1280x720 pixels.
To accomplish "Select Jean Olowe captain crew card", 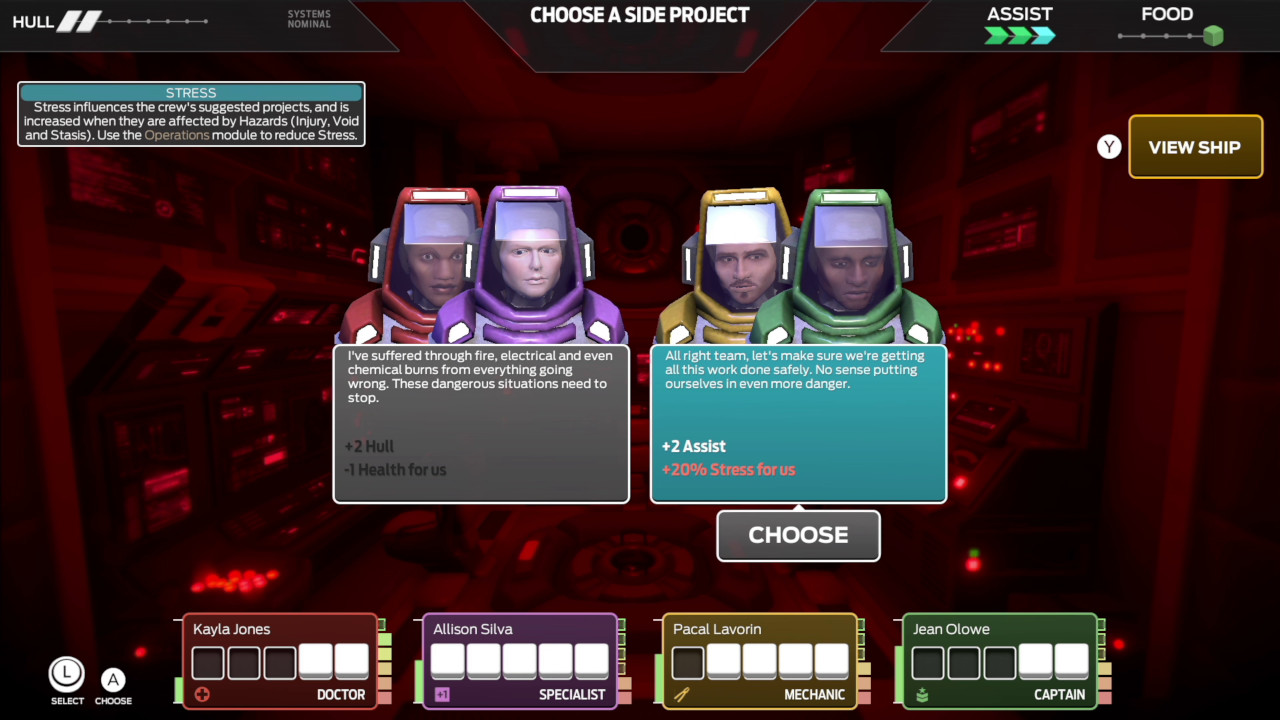I will (x=1000, y=661).
